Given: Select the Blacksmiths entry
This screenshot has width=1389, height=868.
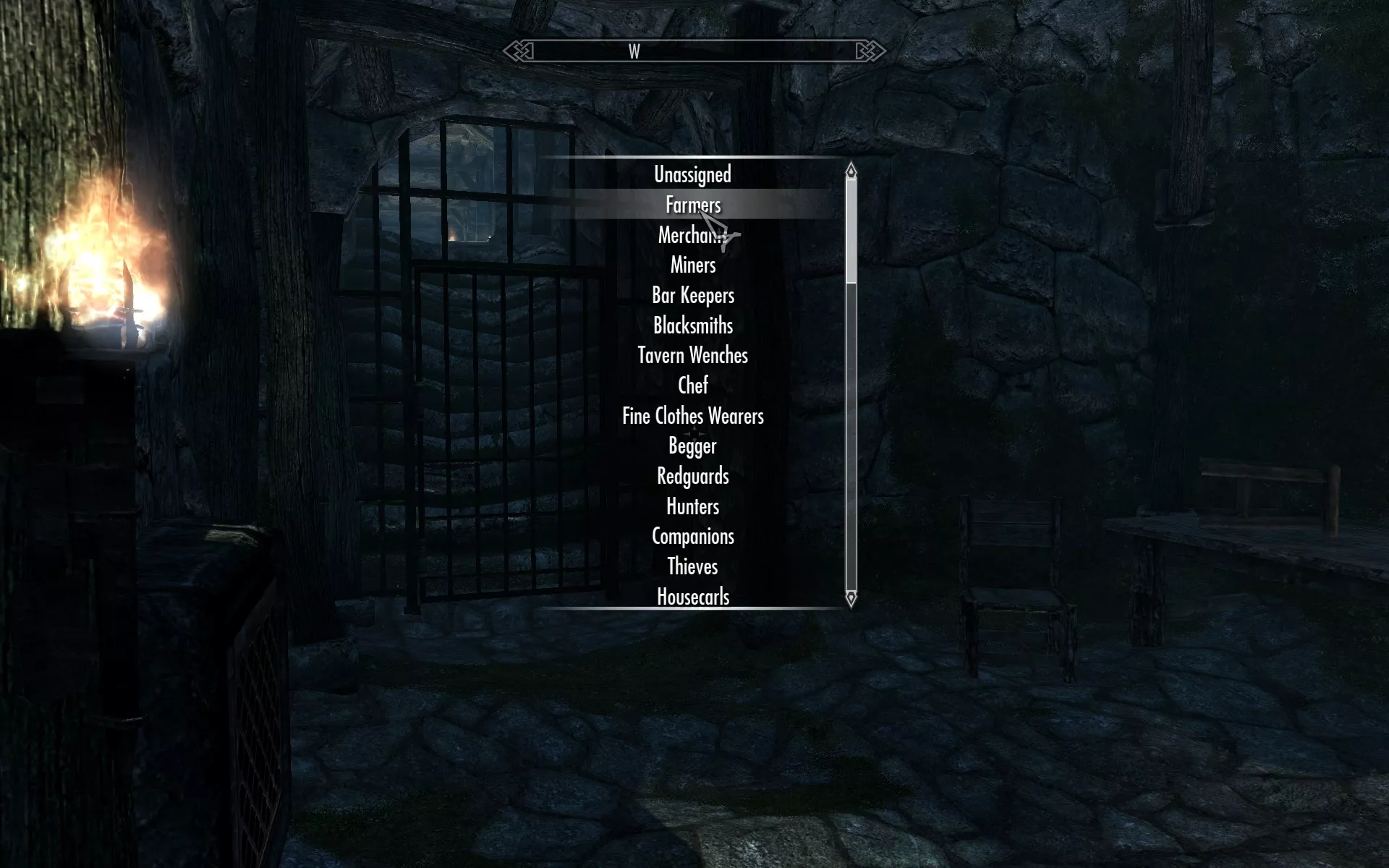Looking at the screenshot, I should 692,325.
